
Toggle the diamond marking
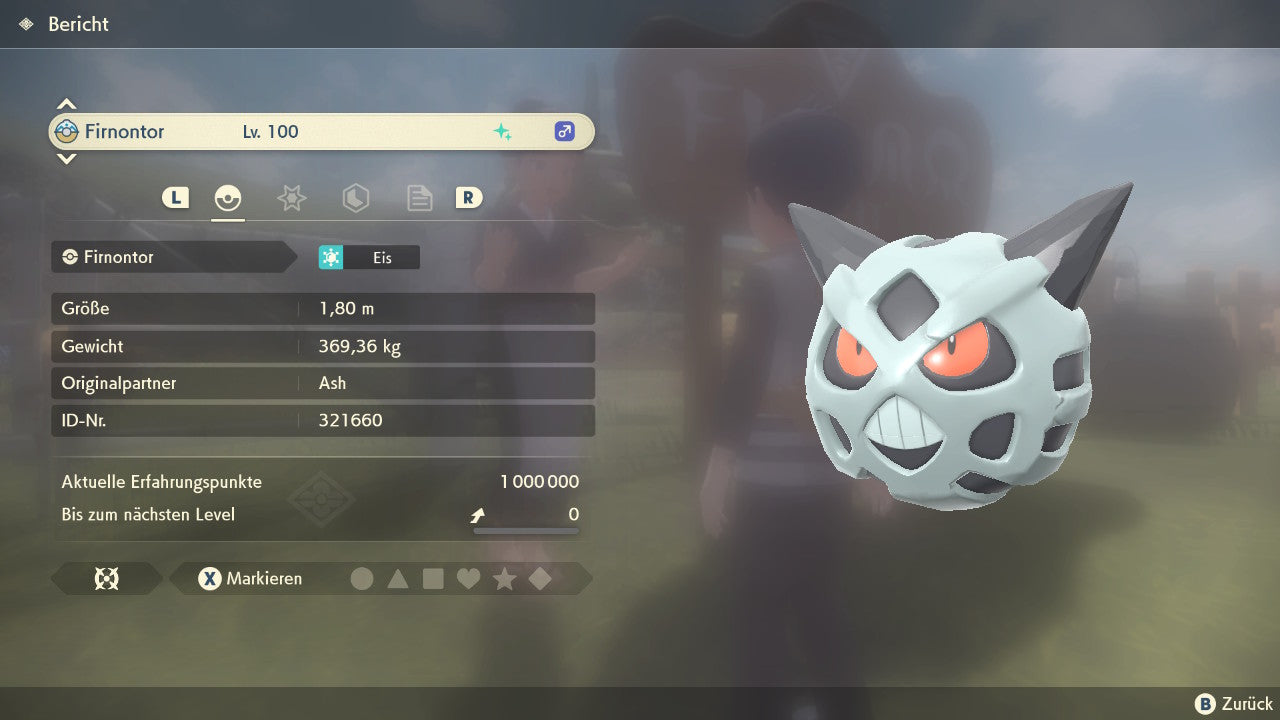[540, 579]
